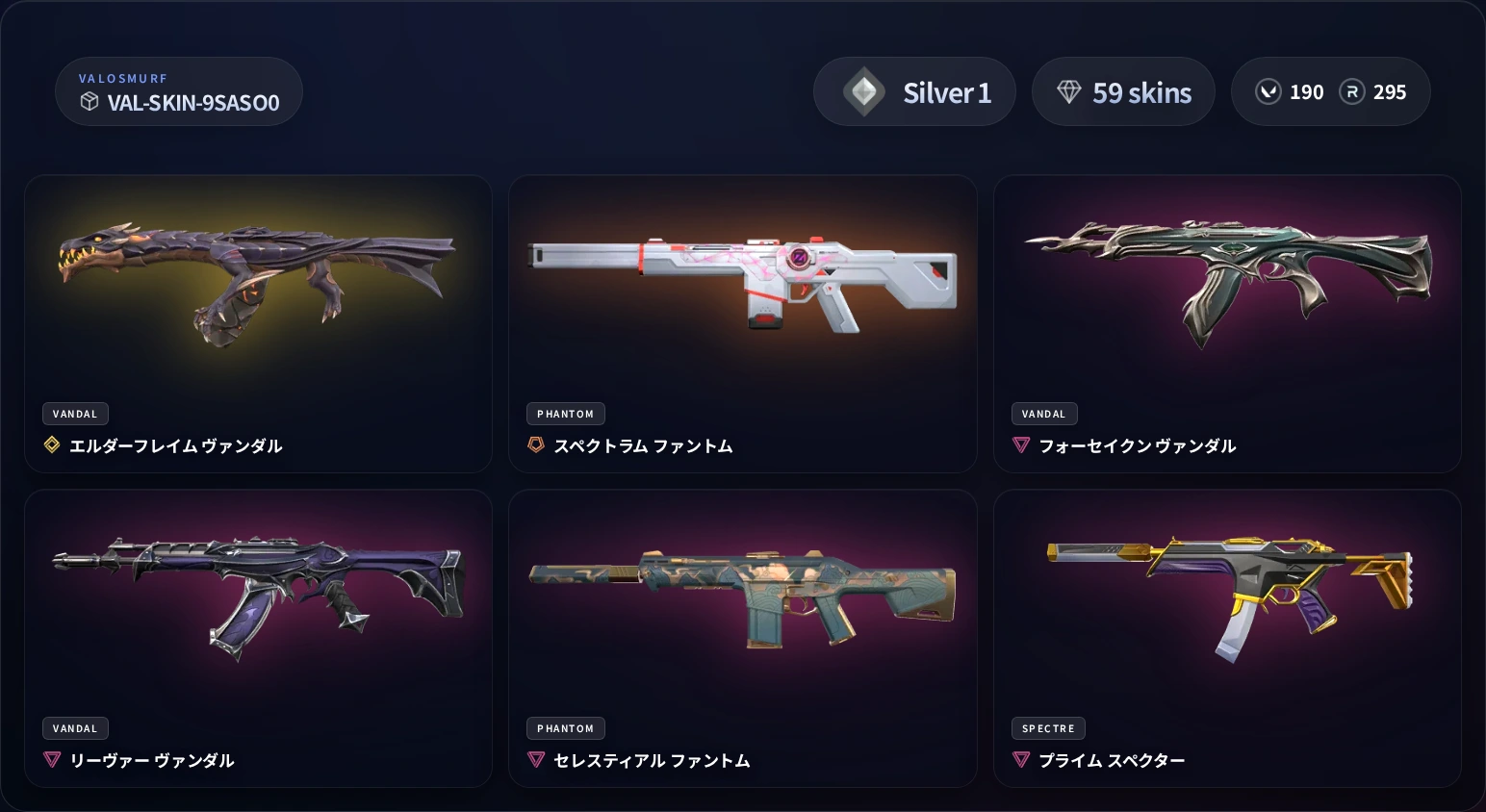Viewport: 1486px width, 812px height.
Task: Click the Radianite icon next to 295
Action: click(1353, 91)
